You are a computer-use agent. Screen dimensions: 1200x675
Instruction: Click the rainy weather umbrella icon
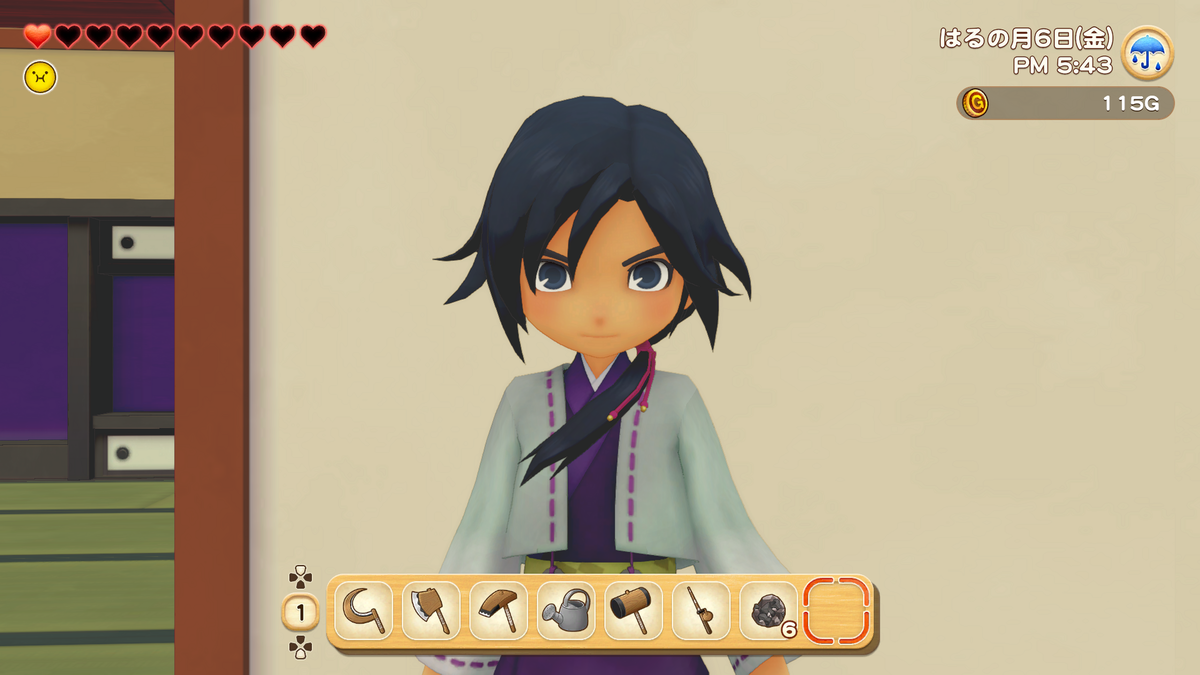[x=1147, y=52]
